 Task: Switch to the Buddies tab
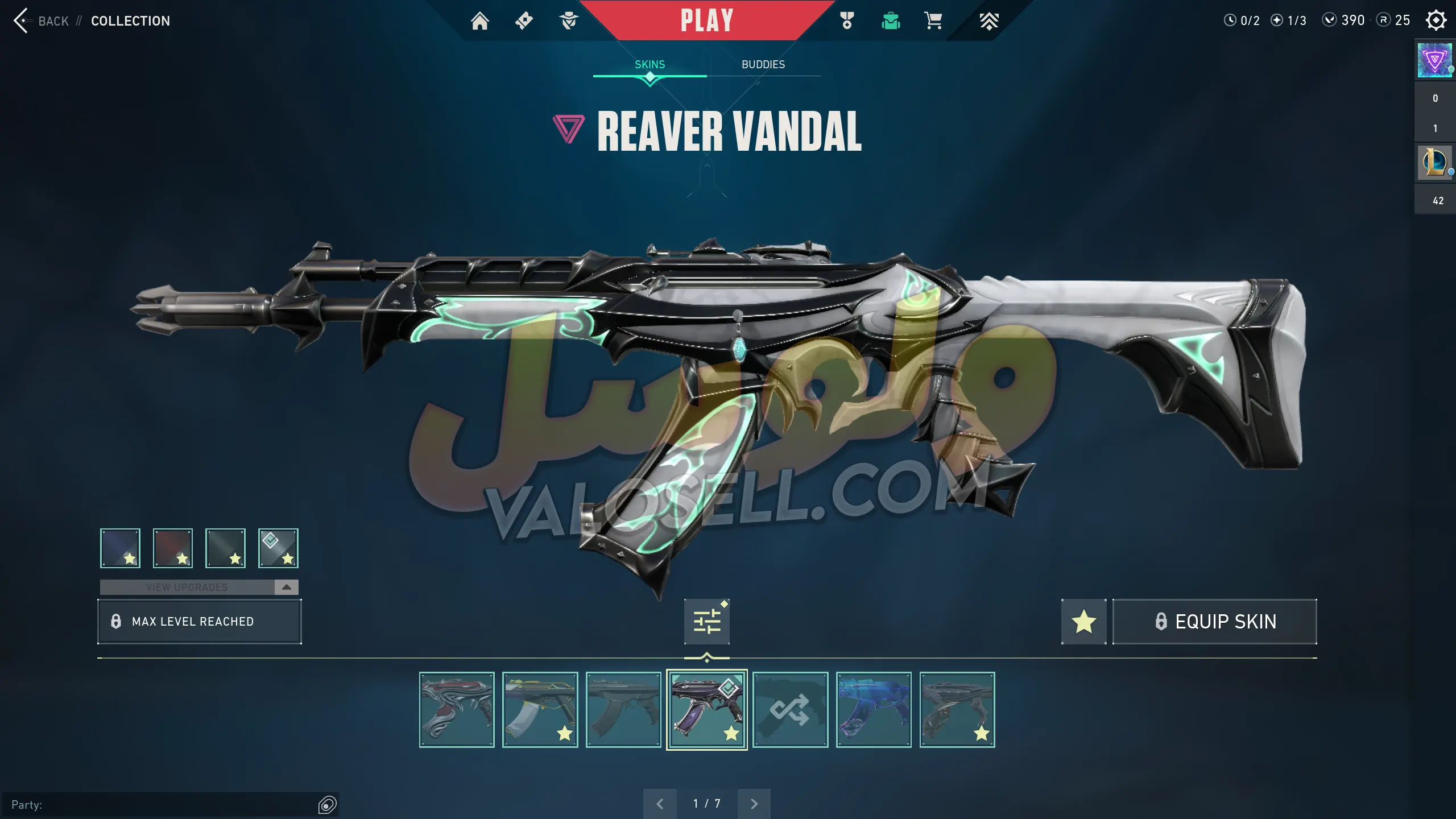(763, 64)
